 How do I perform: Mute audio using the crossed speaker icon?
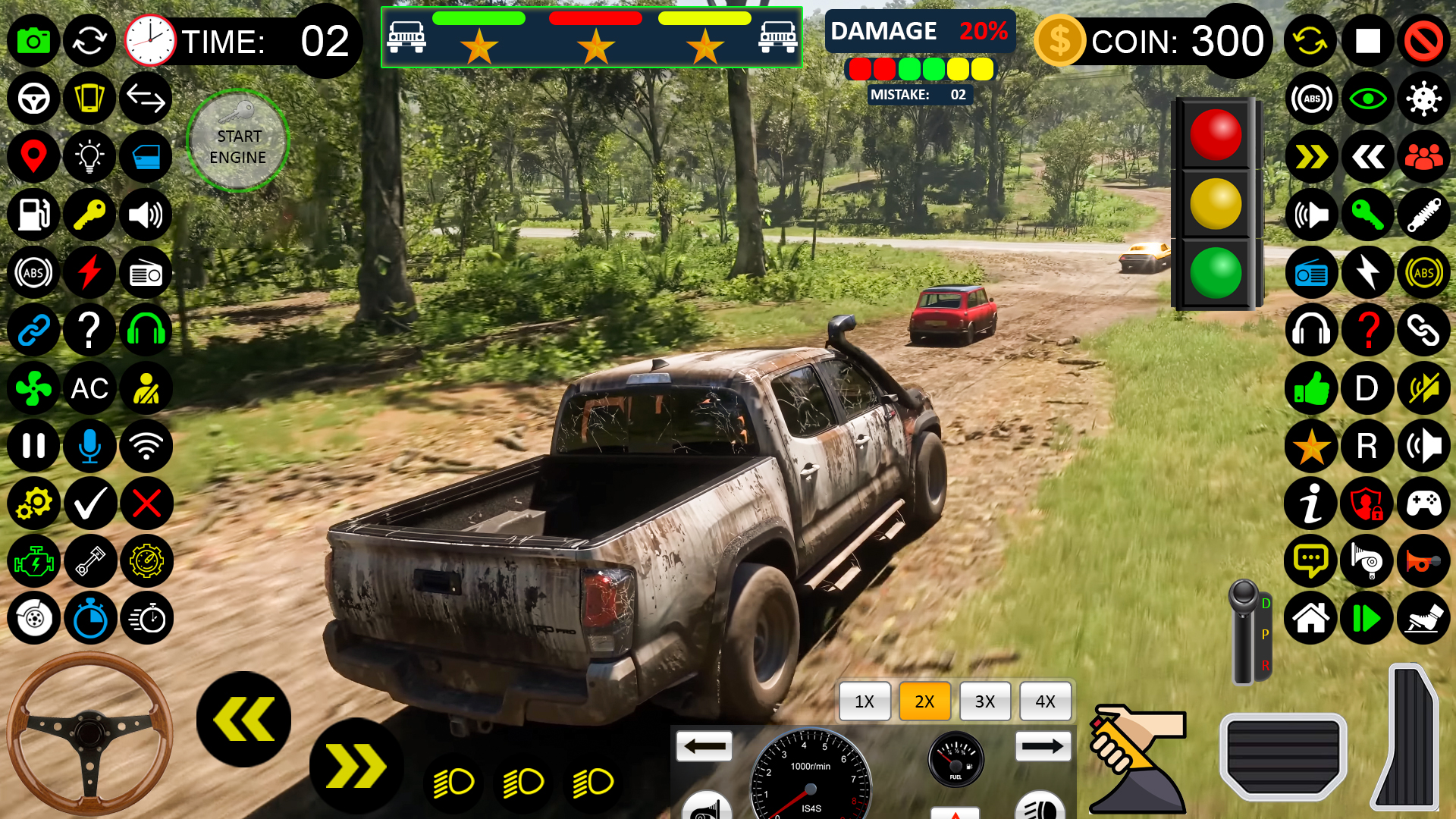tap(1424, 388)
